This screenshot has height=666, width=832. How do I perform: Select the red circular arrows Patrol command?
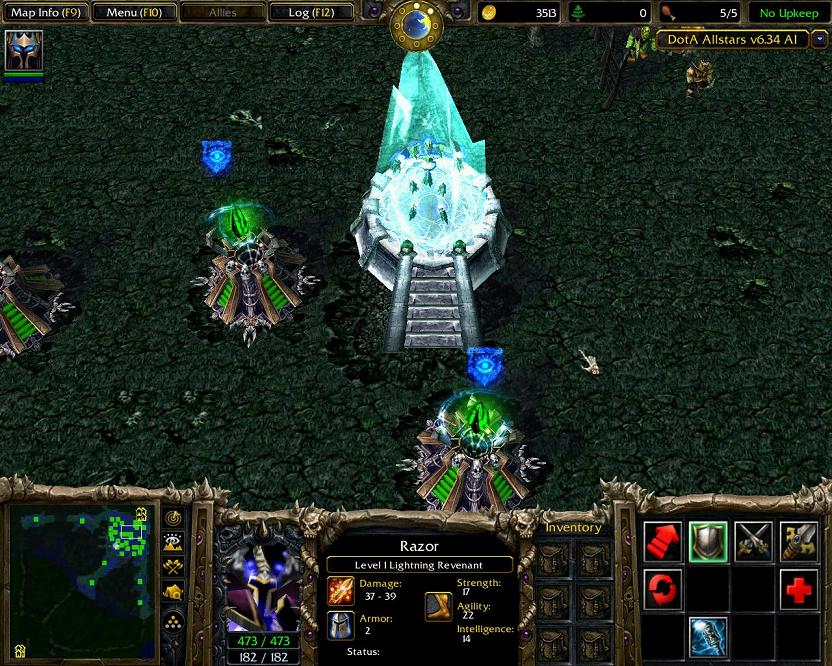662,588
